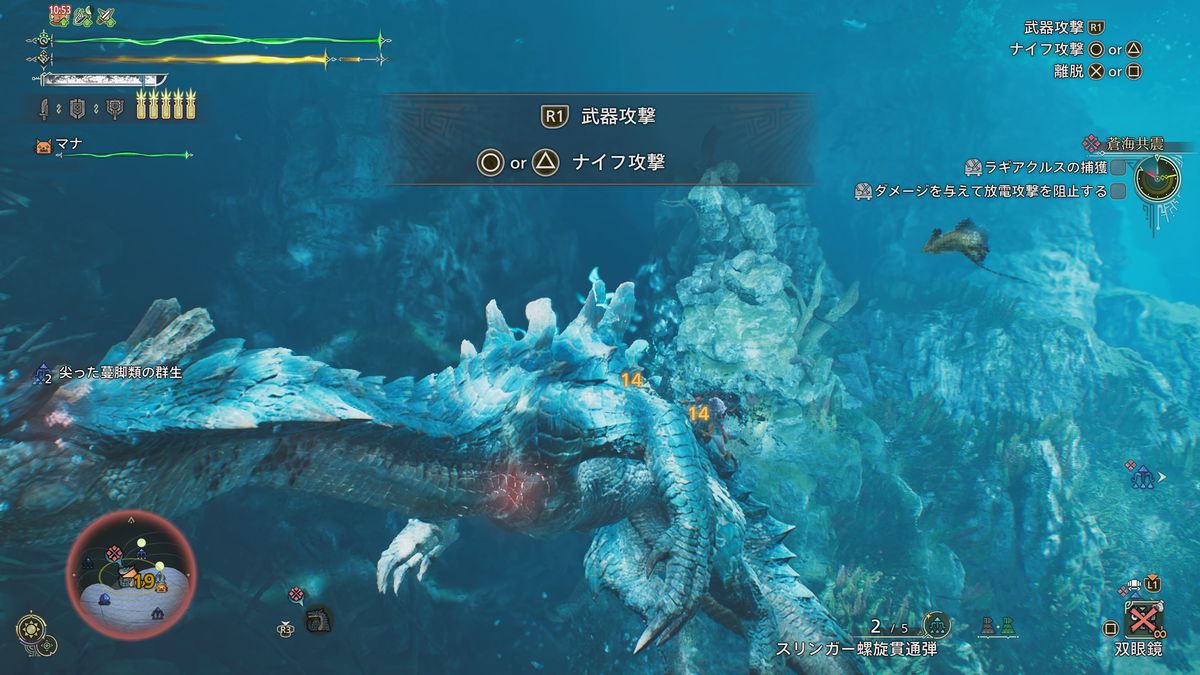Screen dimensions: 1200x675
Task: Click the quest marker on the minimap
Action: (115, 552)
